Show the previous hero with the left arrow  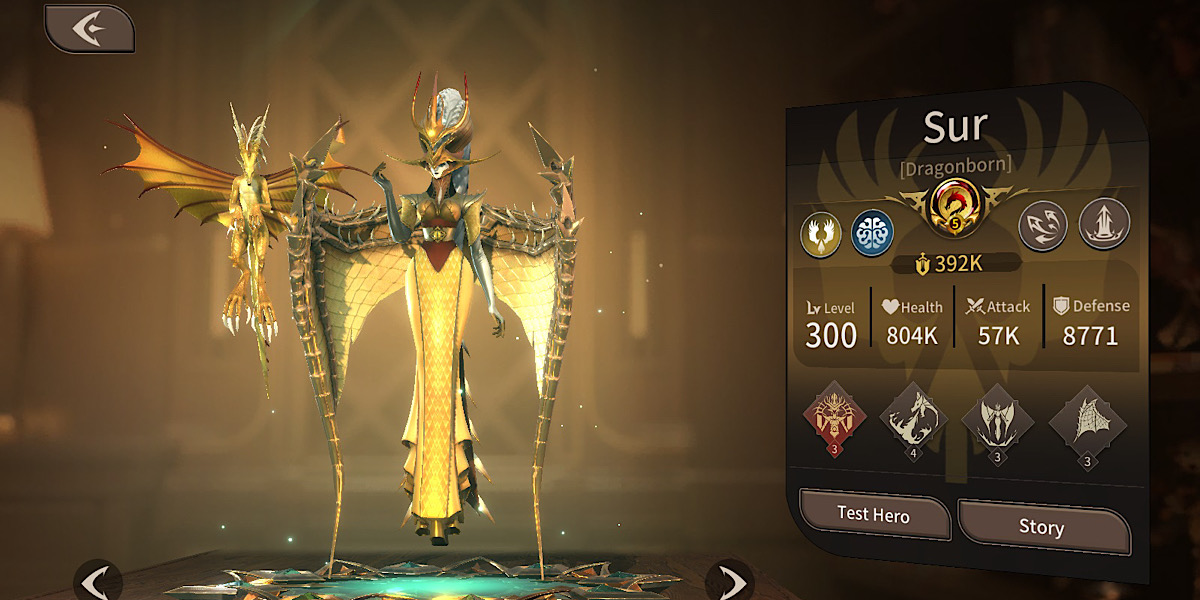tap(97, 581)
